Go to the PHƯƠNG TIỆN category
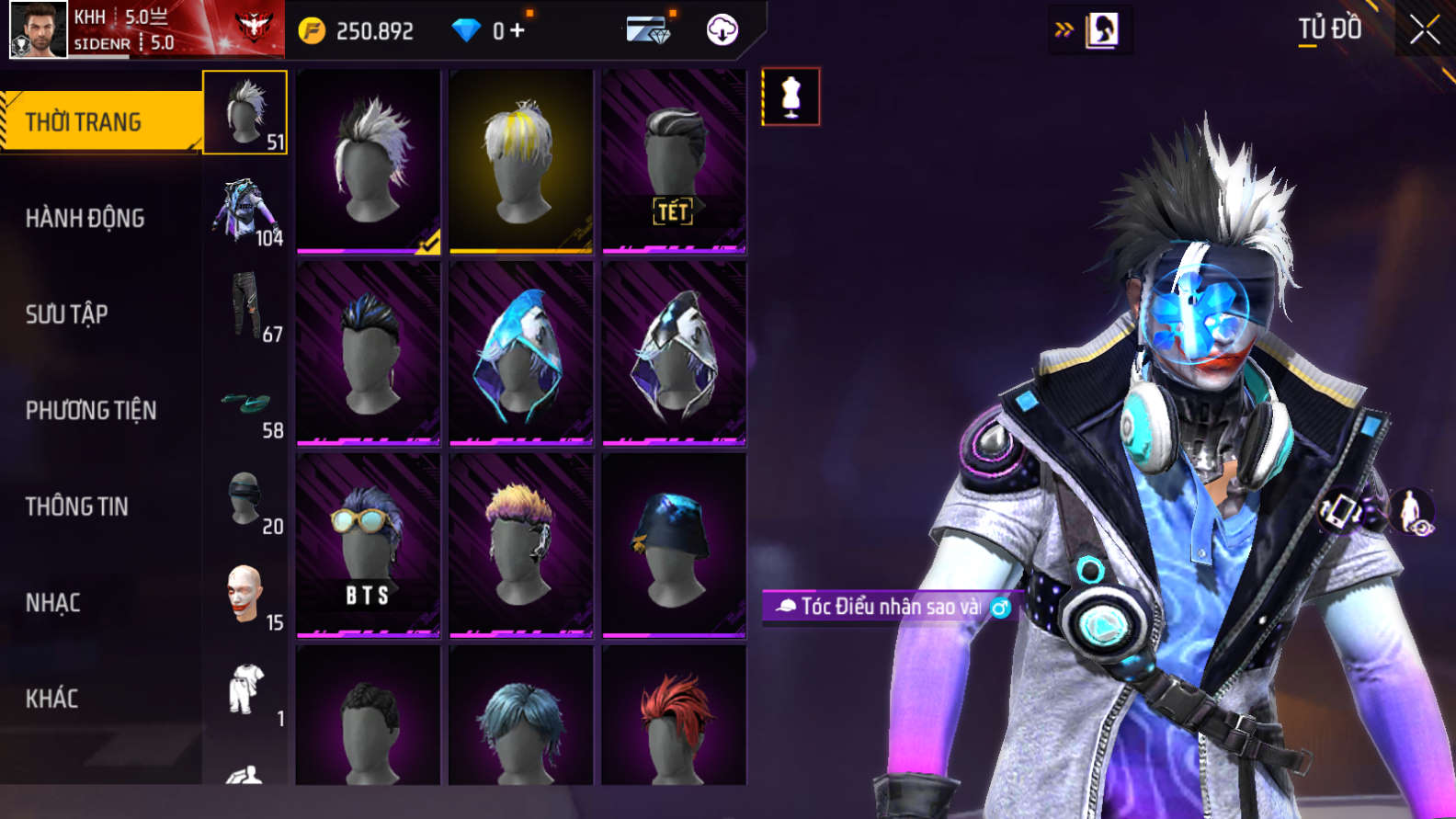 [x=91, y=411]
